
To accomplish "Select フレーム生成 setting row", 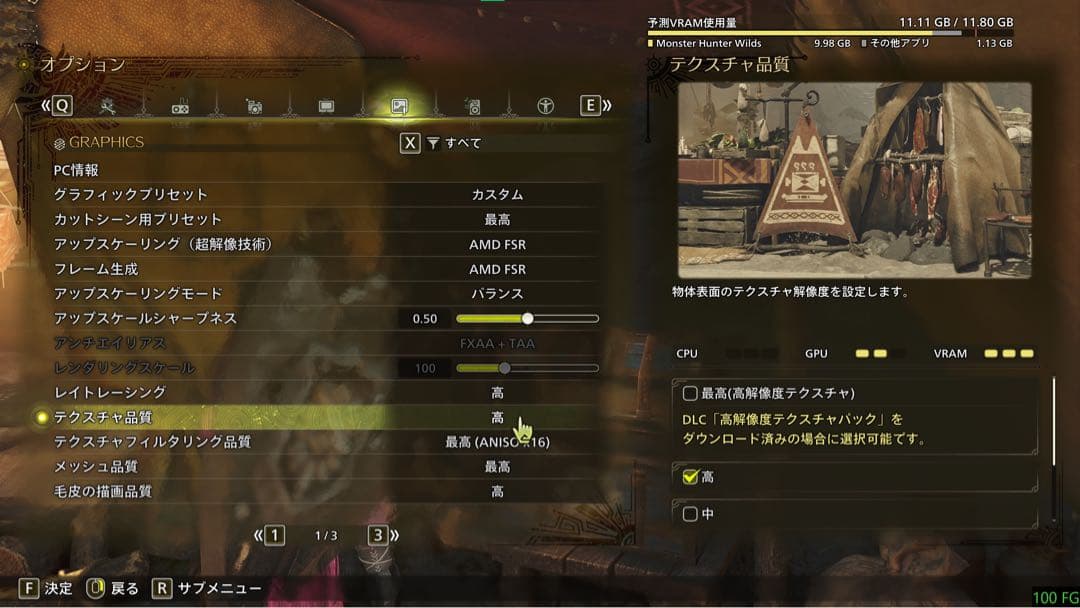I will pos(300,269).
